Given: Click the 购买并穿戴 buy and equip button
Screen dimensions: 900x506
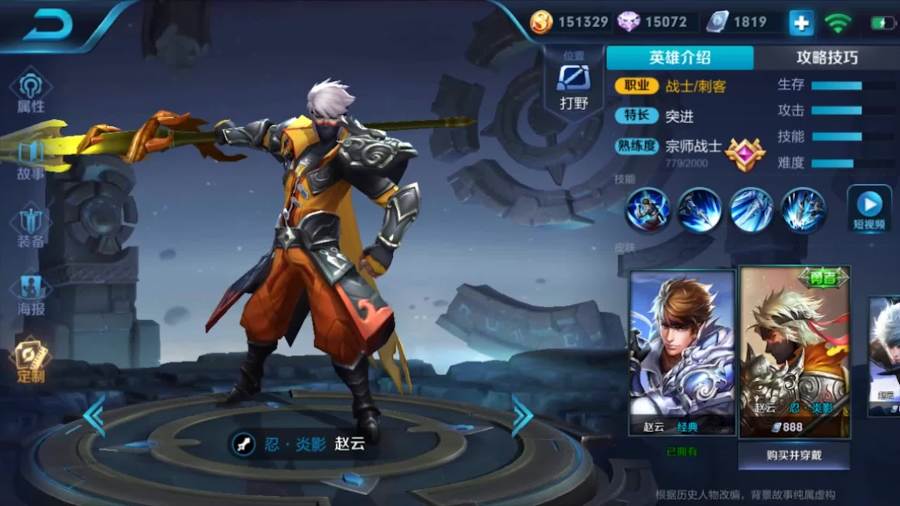Looking at the screenshot, I should pos(794,455).
